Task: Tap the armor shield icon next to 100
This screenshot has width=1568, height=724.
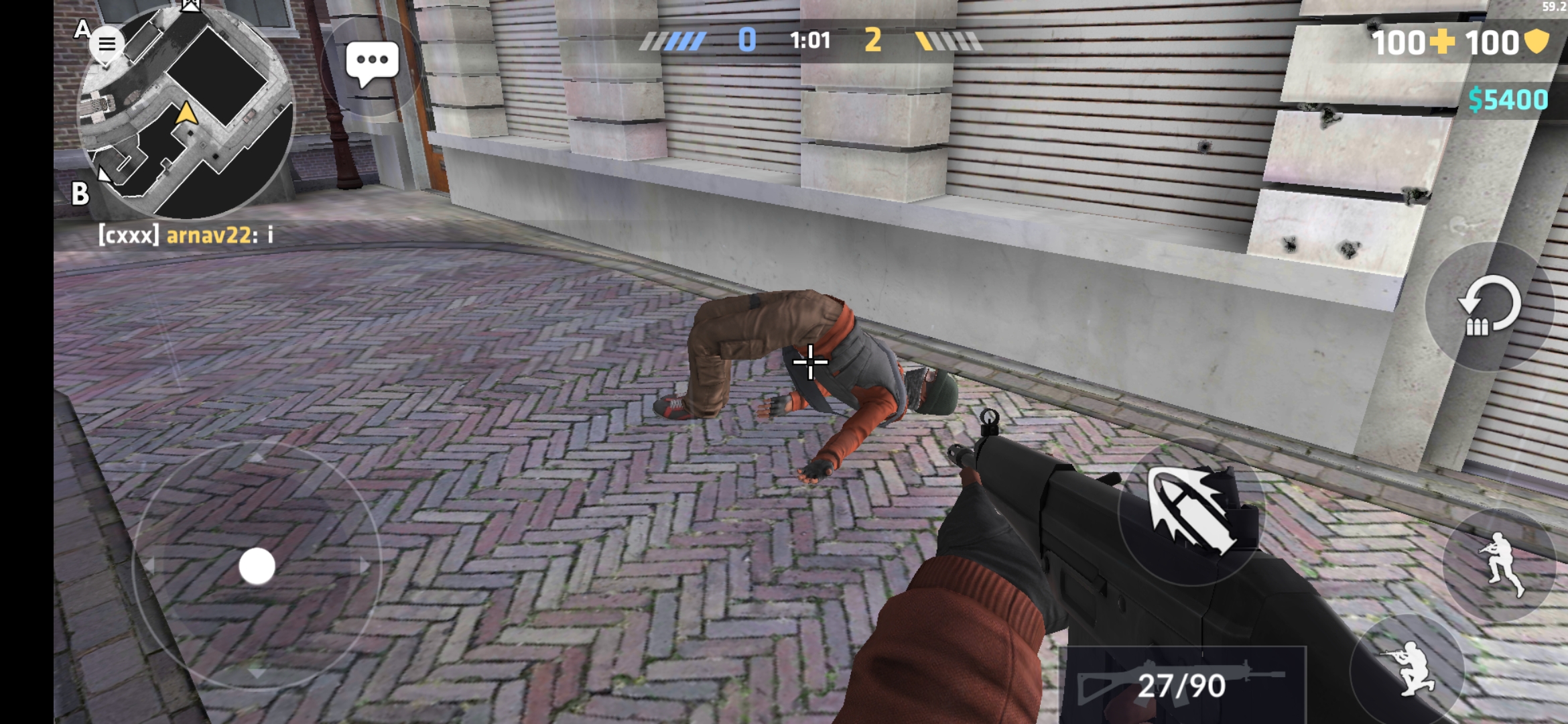Action: [x=1537, y=42]
